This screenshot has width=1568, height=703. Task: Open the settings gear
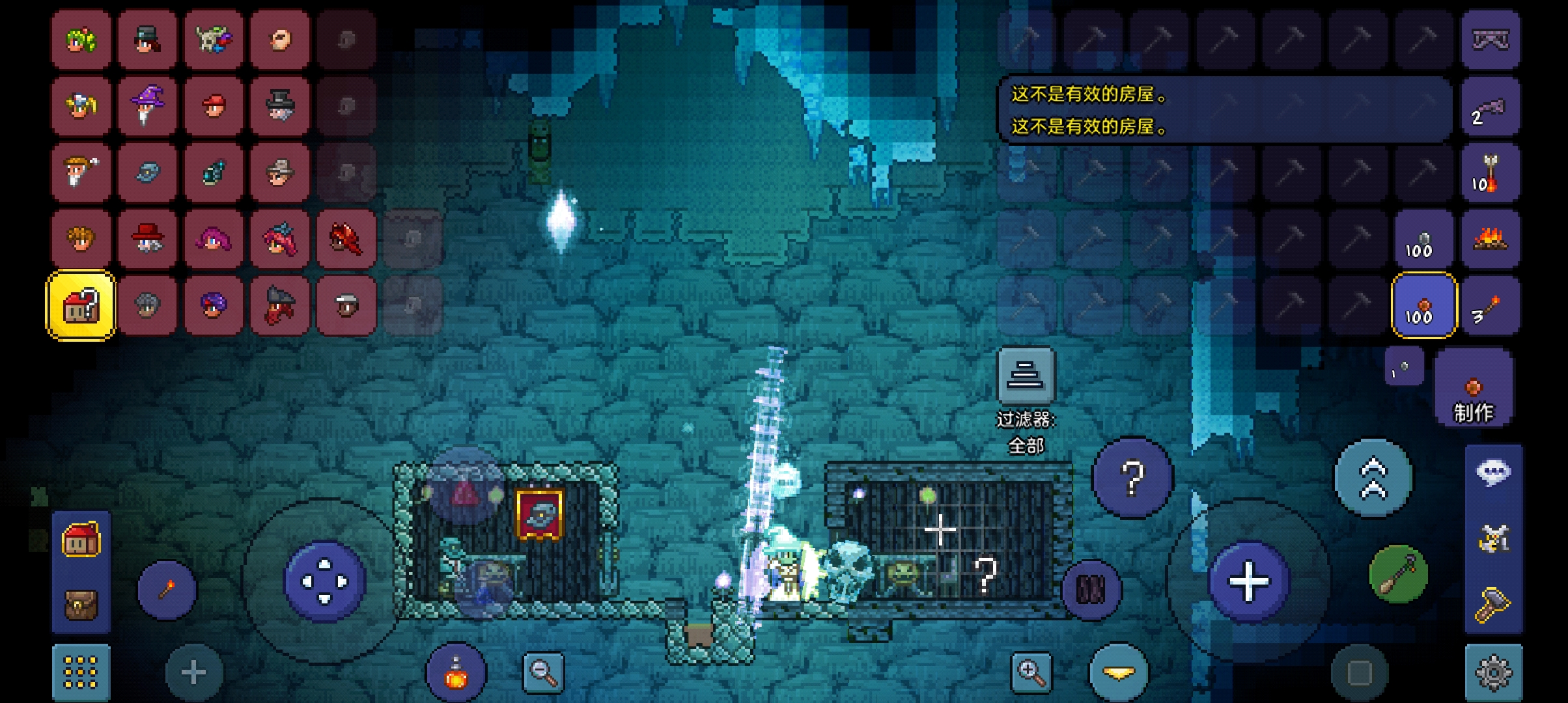tap(1493, 672)
